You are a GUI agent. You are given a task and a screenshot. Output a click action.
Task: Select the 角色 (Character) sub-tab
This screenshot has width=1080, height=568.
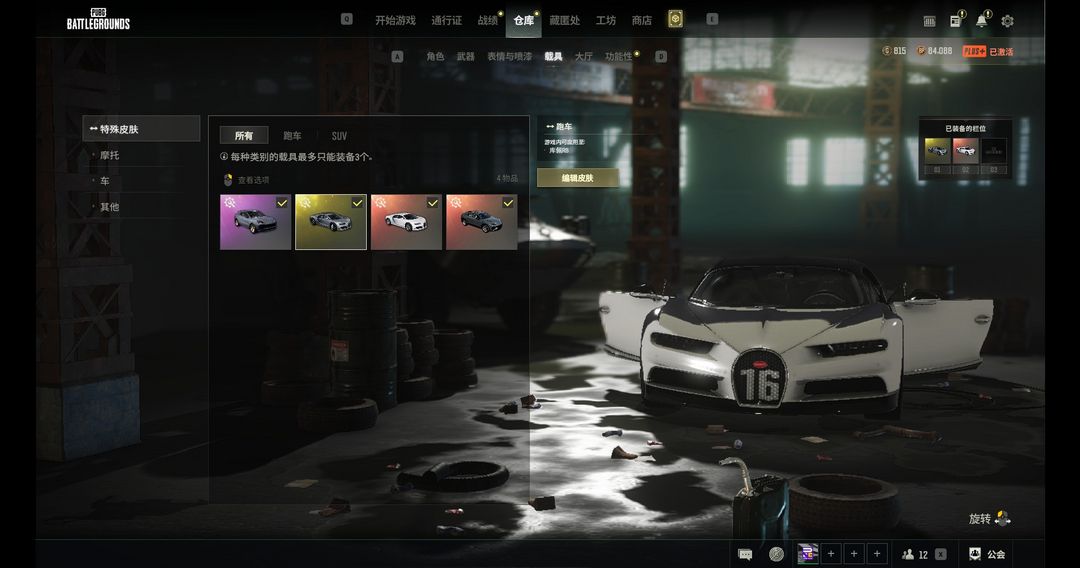[x=435, y=57]
